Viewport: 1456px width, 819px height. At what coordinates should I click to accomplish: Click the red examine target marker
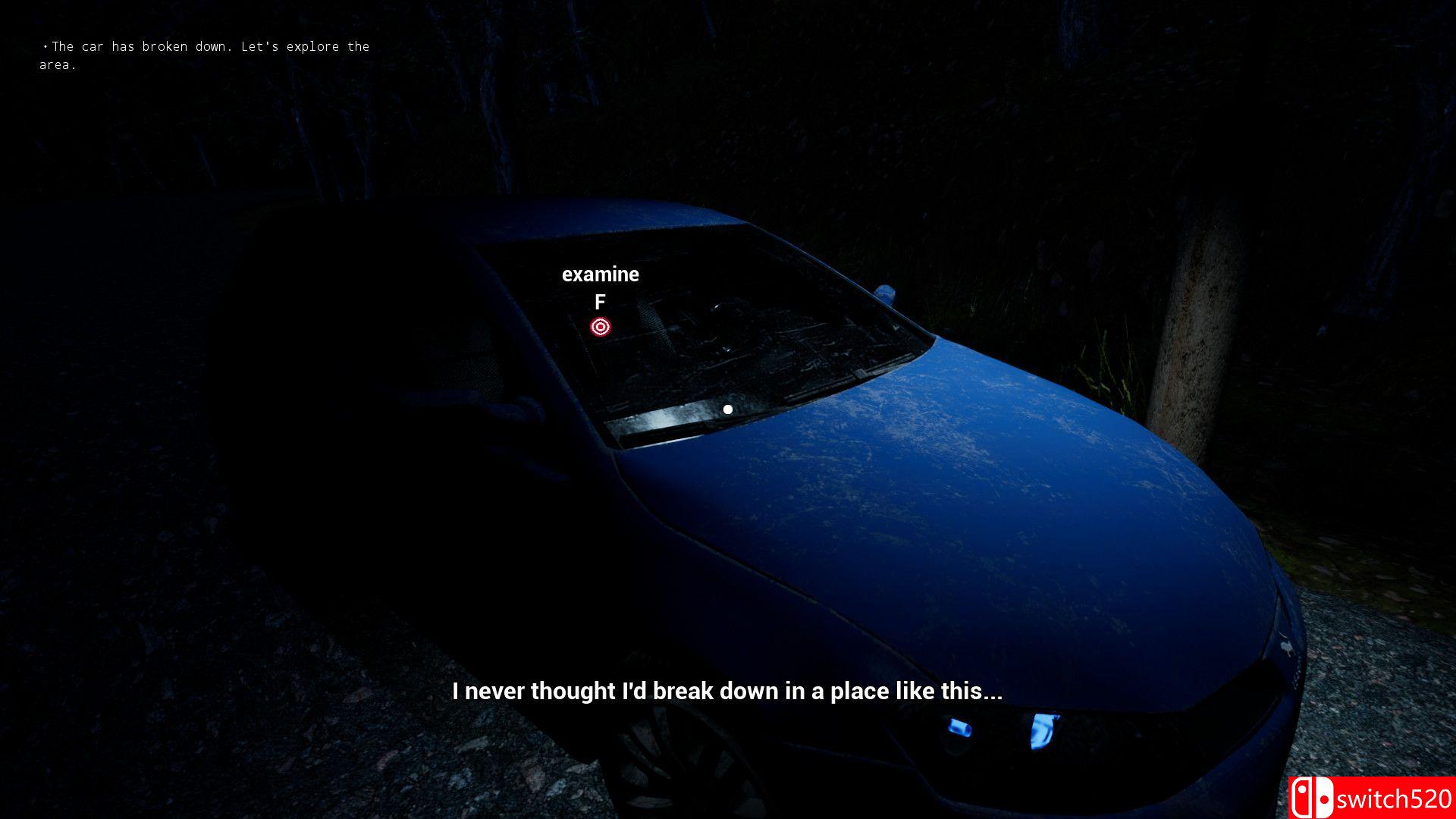tap(601, 327)
